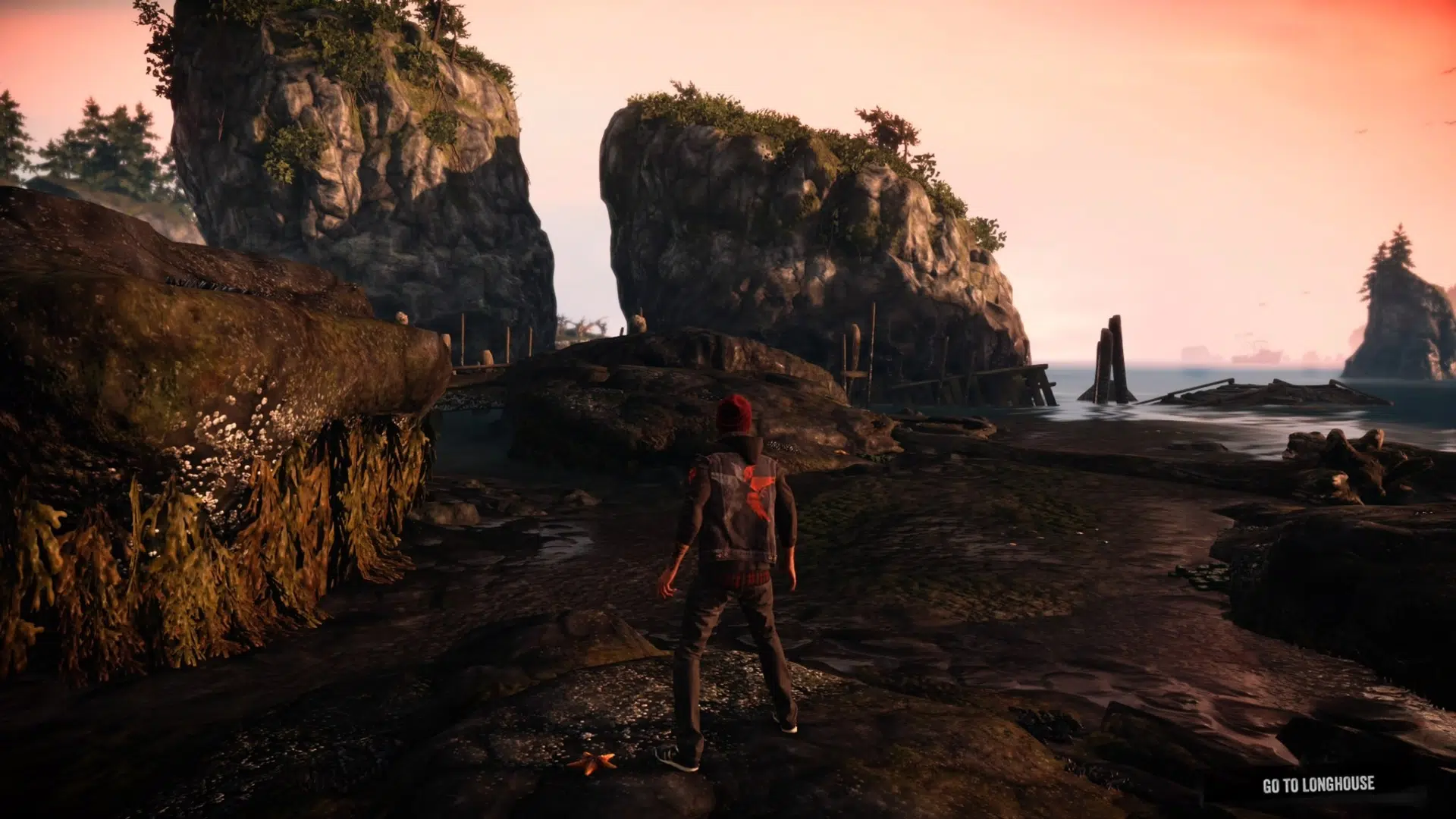
Task: Select the Go To Longhouse objective tracker
Action: [1318, 785]
